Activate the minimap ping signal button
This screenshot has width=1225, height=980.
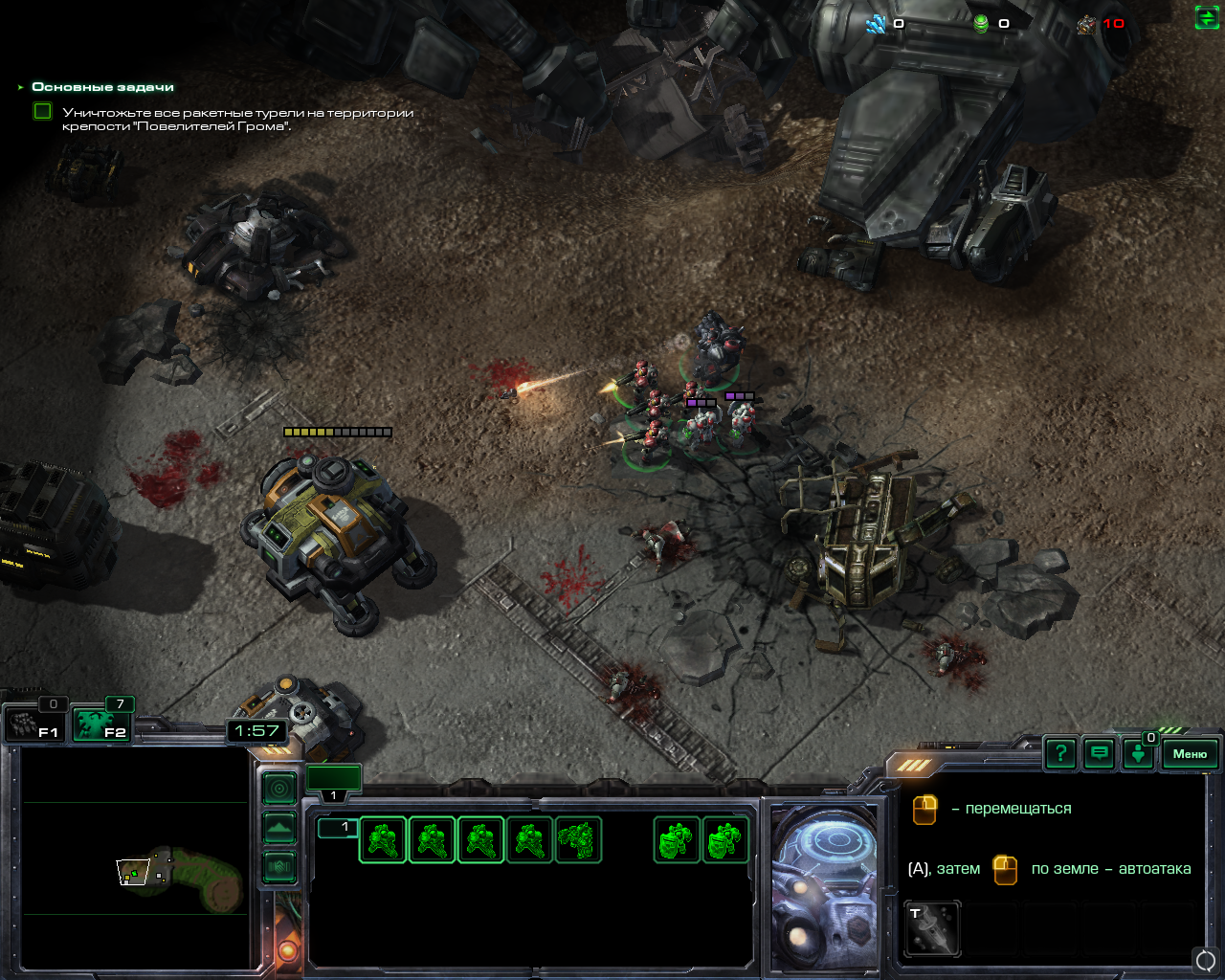tap(279, 789)
